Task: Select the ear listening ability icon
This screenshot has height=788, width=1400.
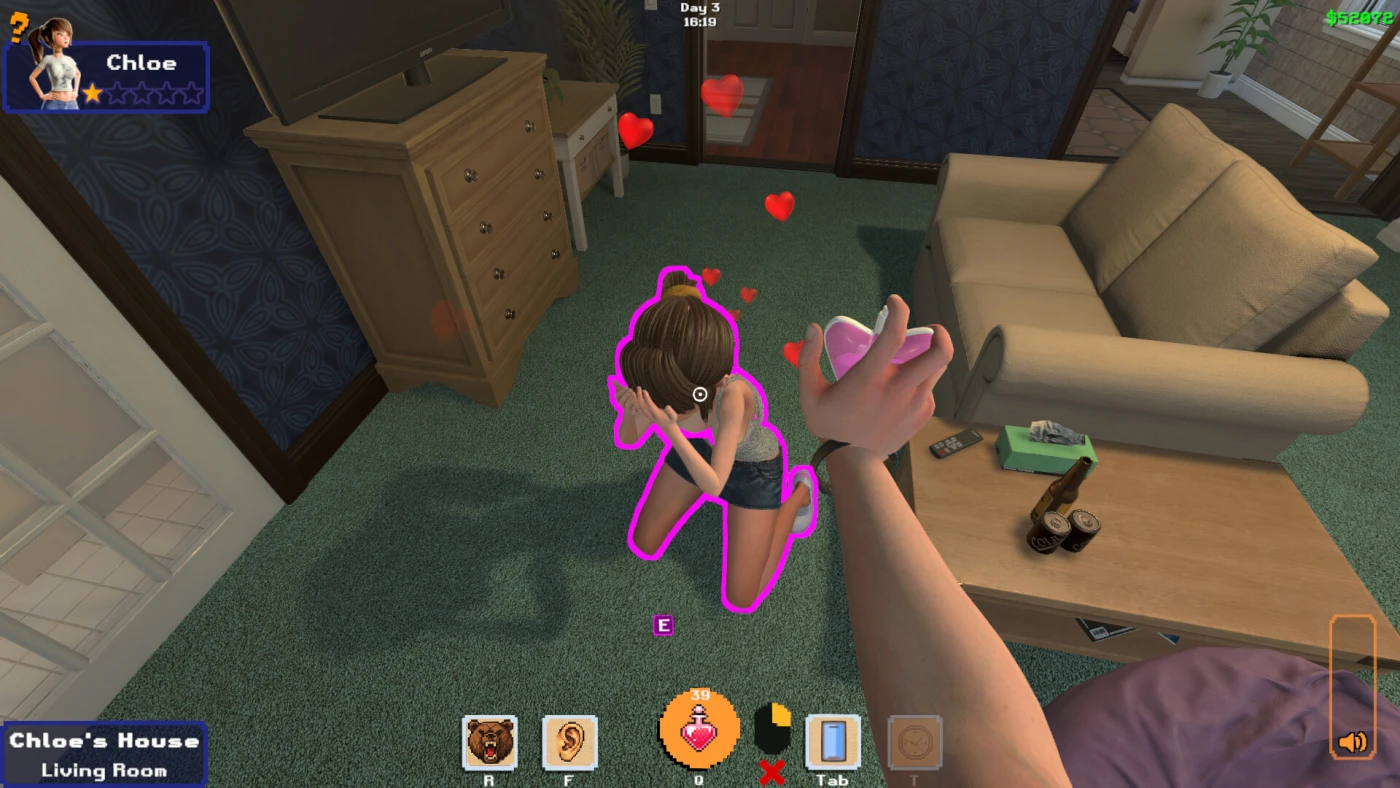Action: pos(570,742)
